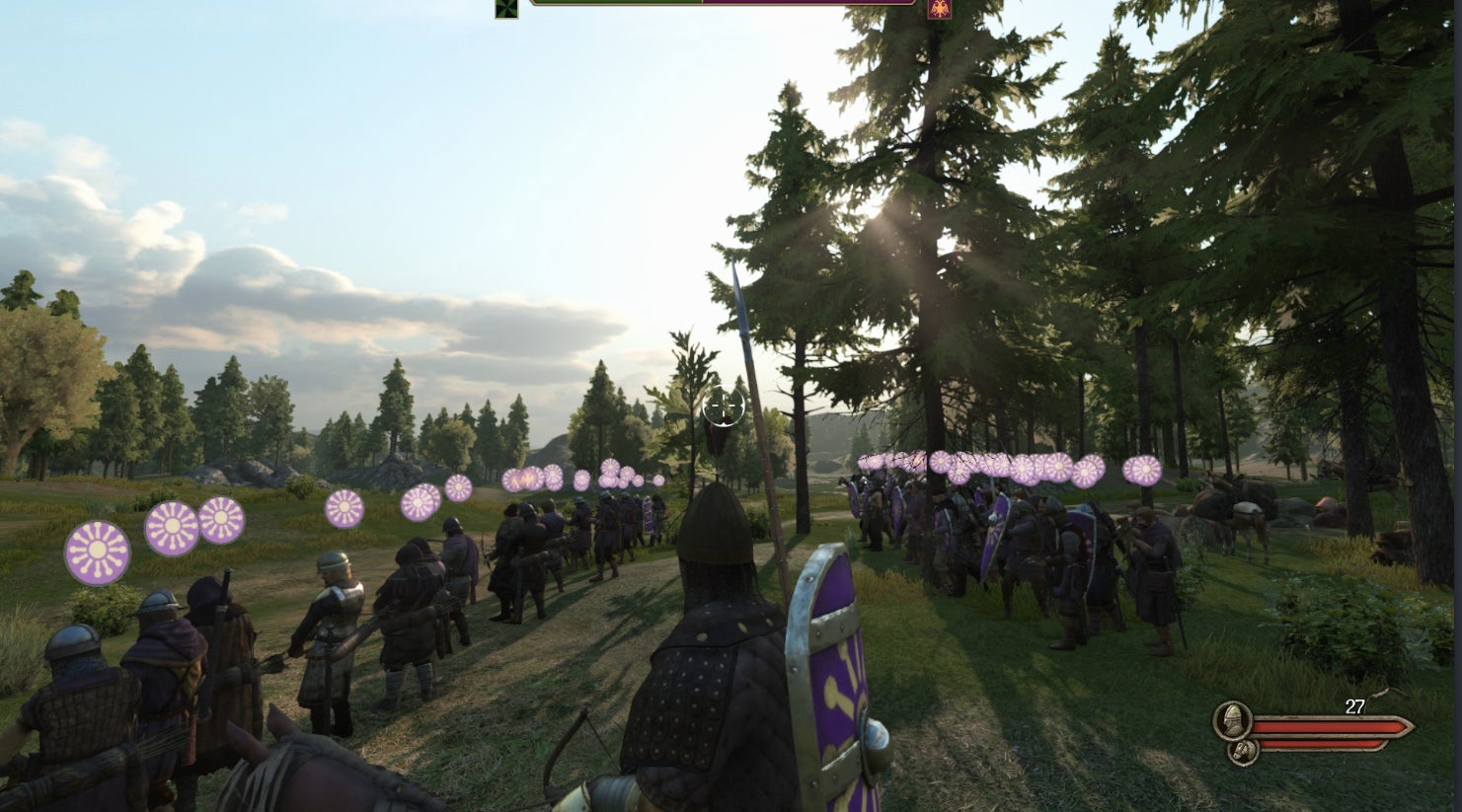Click the leftmost purple troop marker icon

97,550
